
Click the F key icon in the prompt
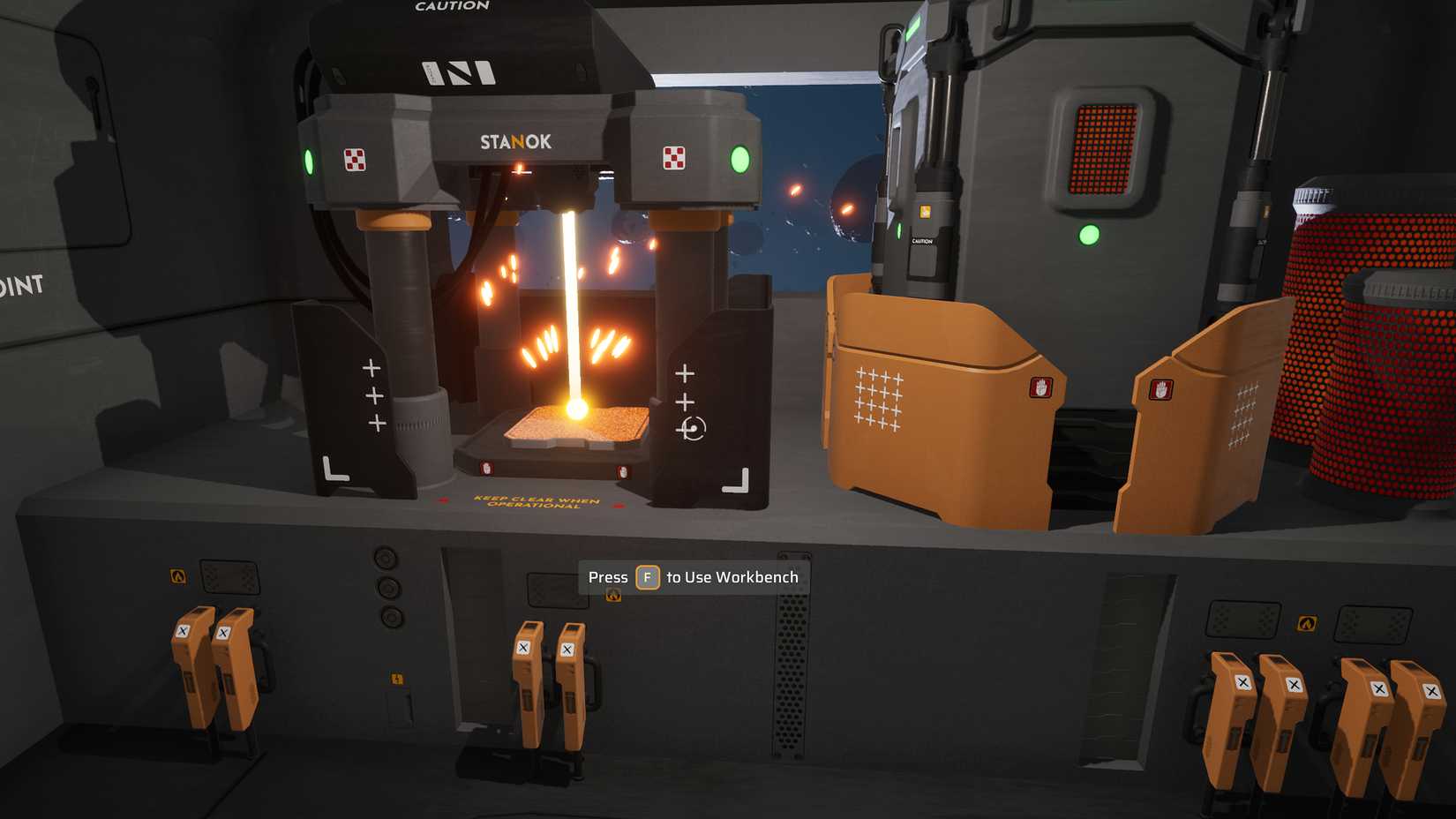[649, 576]
